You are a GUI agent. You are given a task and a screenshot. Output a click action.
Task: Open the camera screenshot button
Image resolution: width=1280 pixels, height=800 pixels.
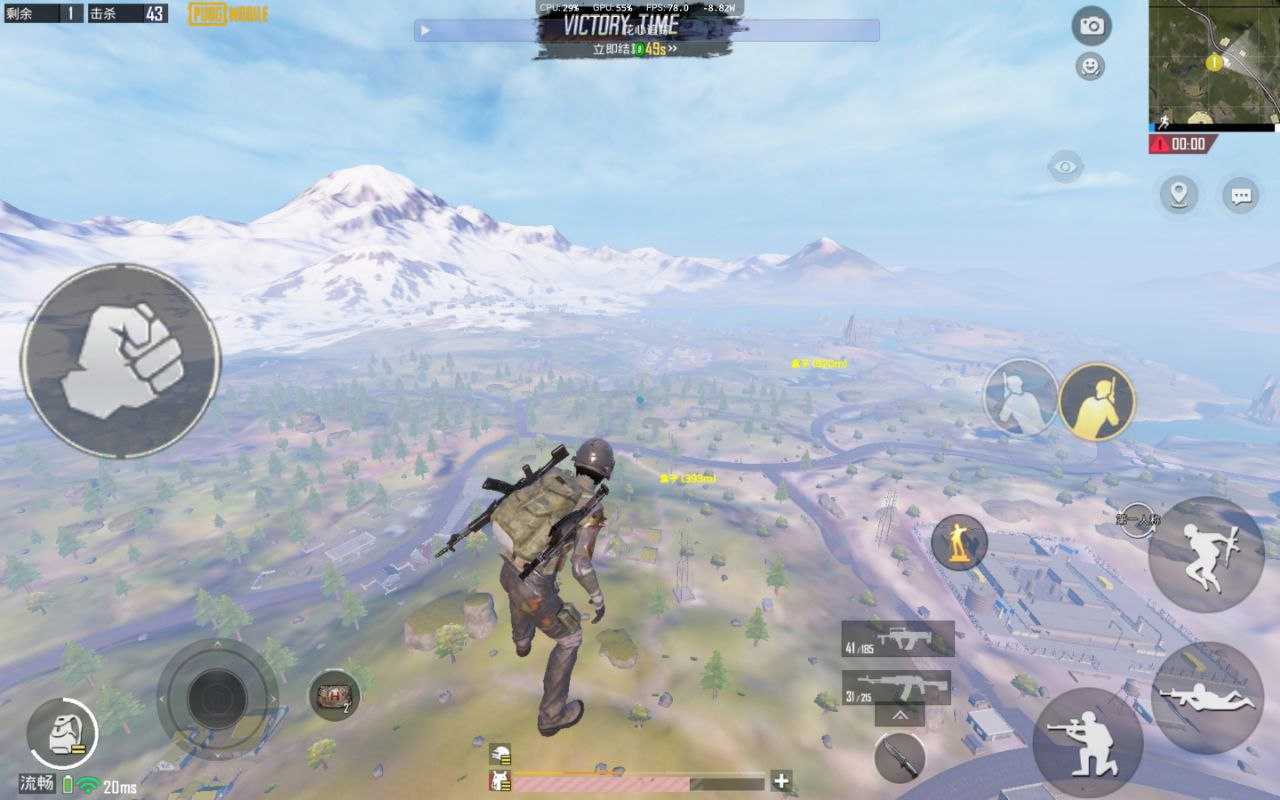[1091, 26]
